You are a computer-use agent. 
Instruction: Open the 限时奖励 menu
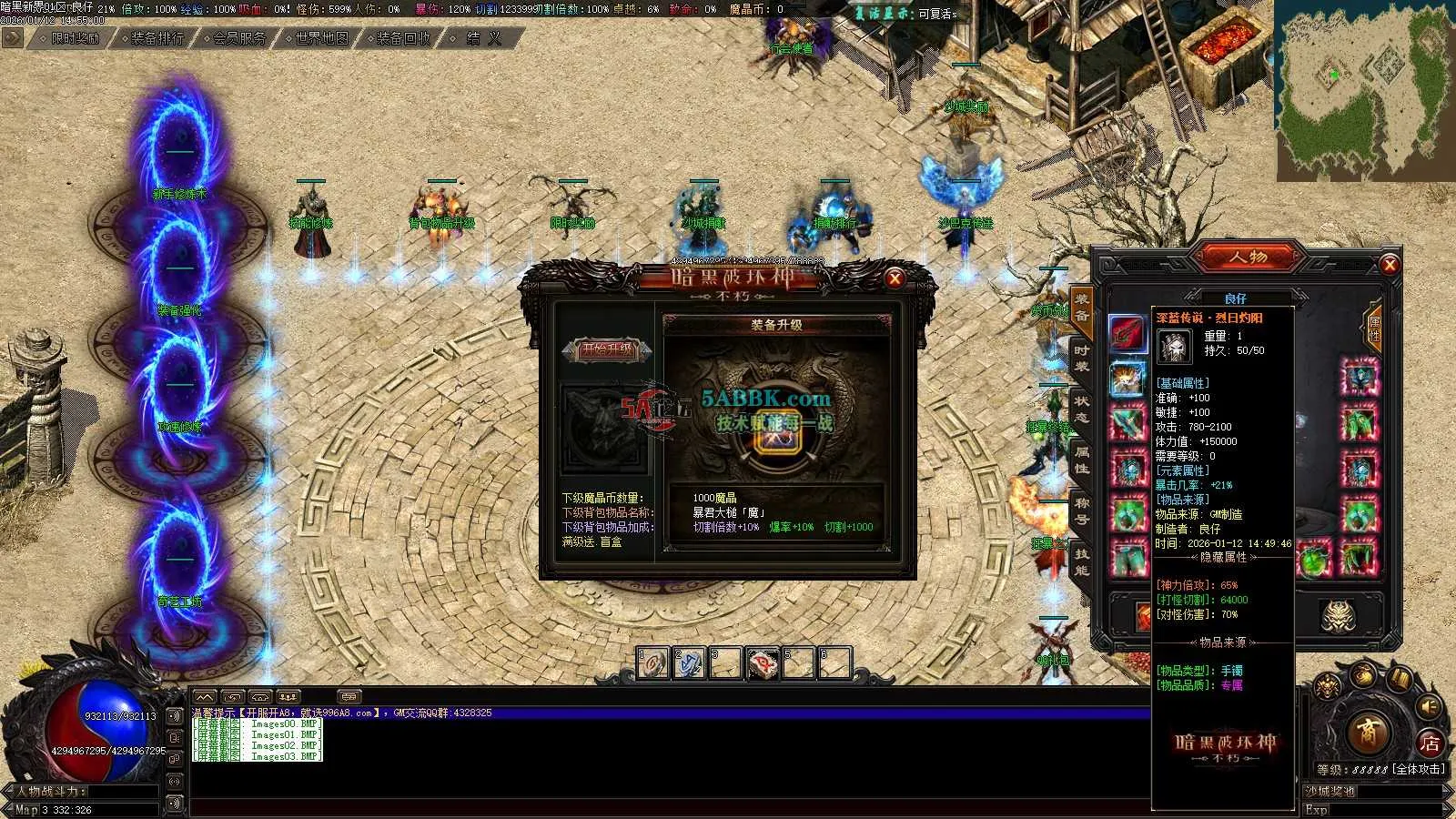pyautogui.click(x=75, y=38)
